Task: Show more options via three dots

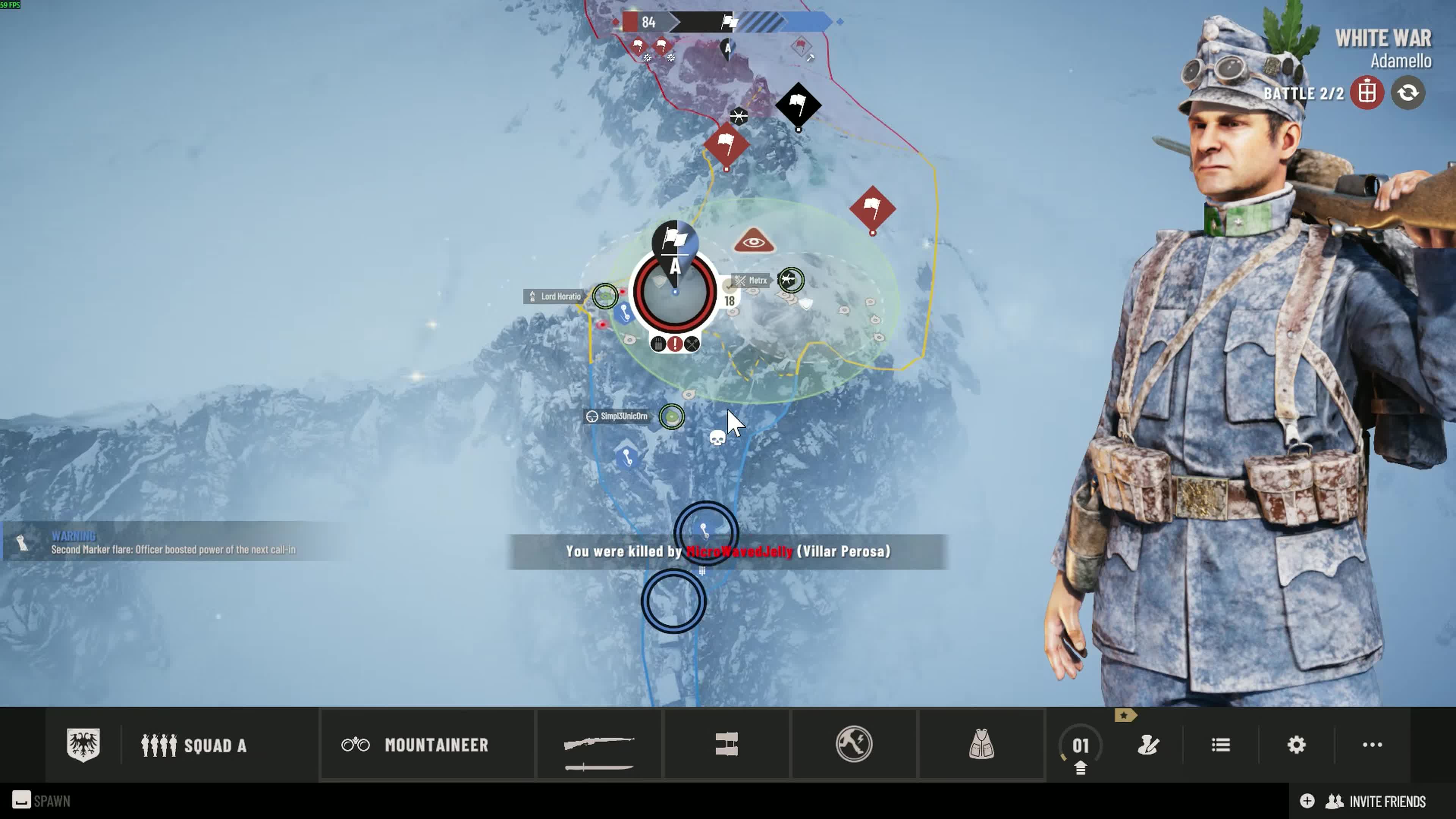Action: (1372, 745)
